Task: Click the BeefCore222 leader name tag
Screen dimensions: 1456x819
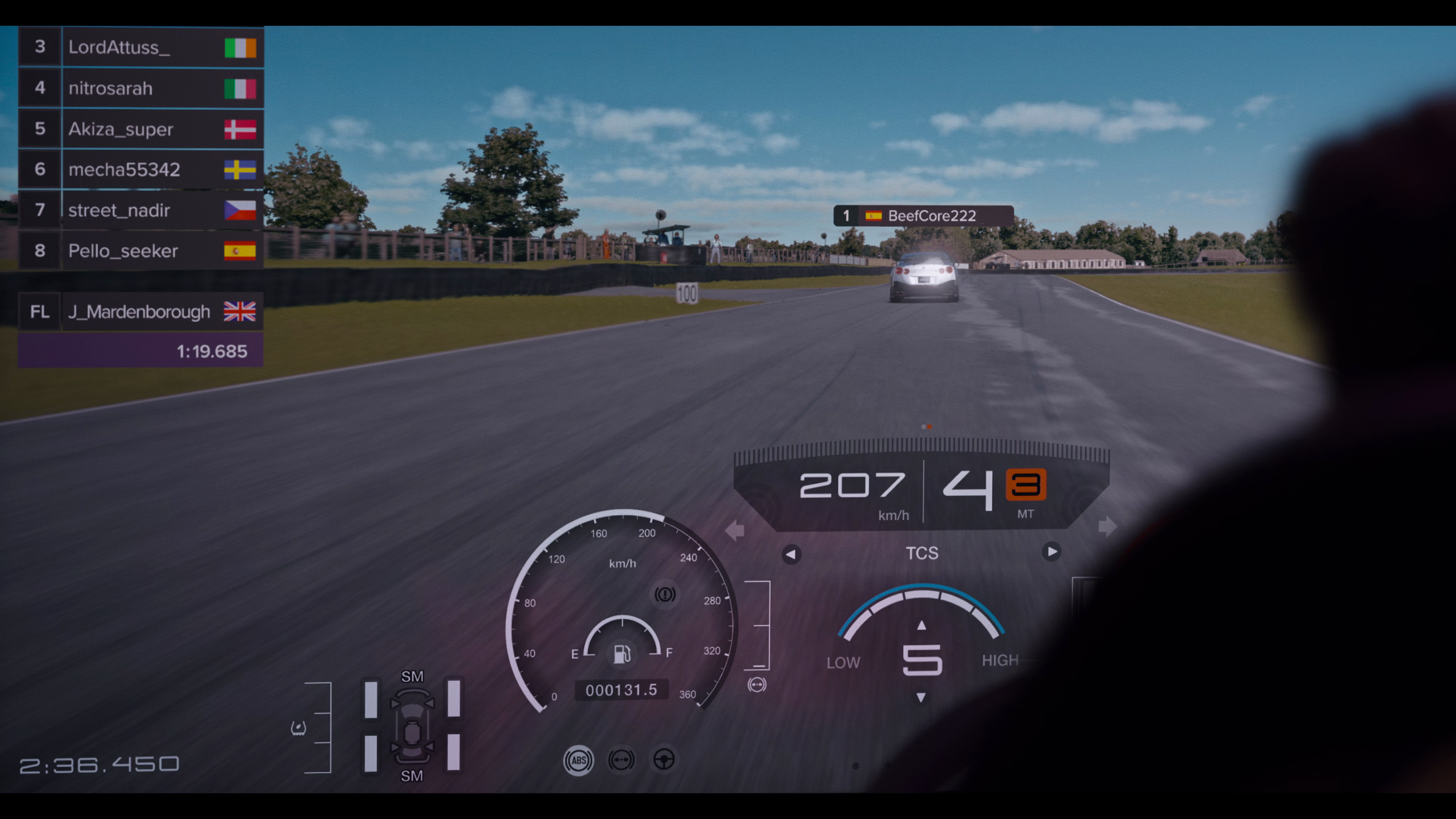Action: (x=924, y=216)
